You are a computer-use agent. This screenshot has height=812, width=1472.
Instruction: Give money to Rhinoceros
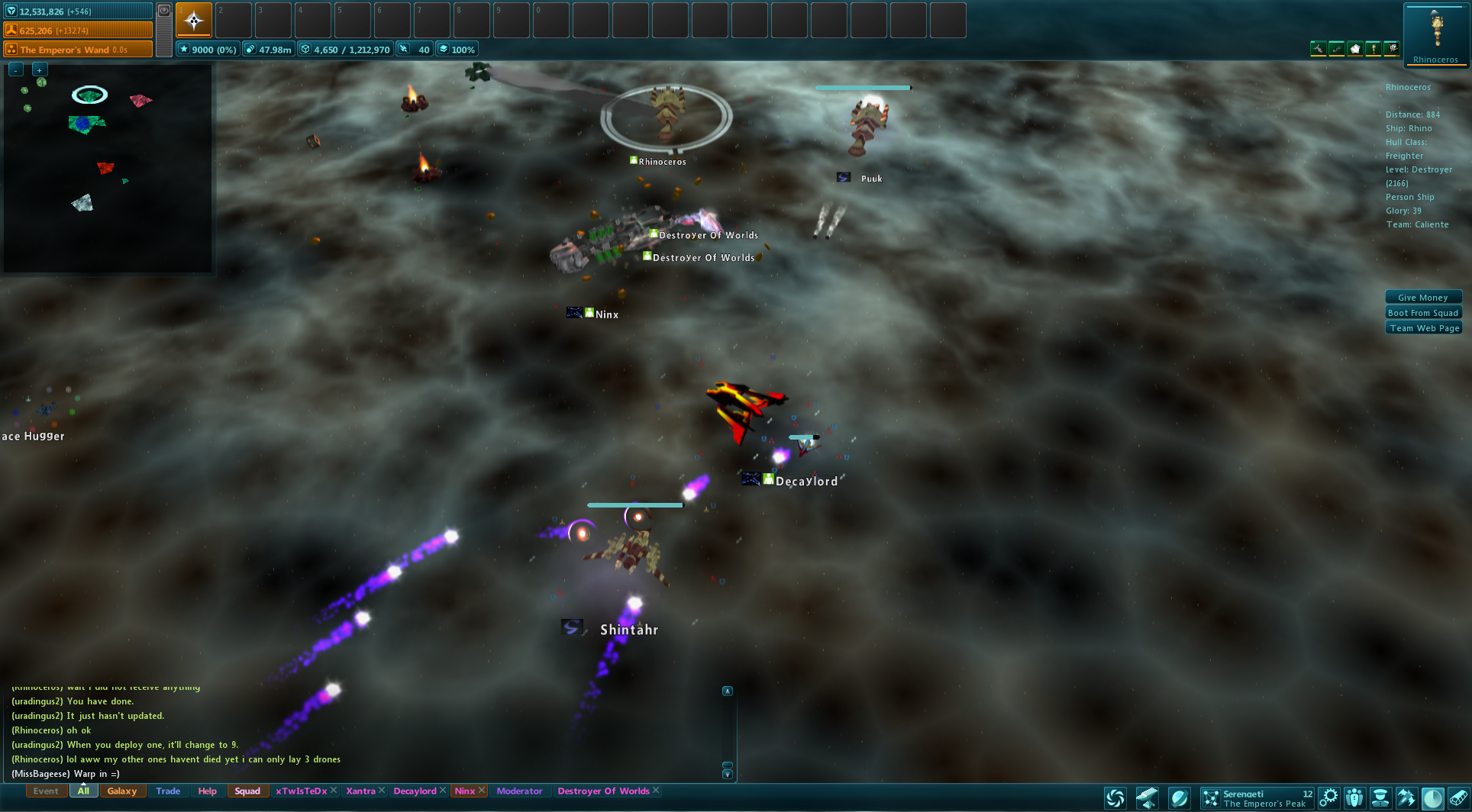tap(1422, 298)
